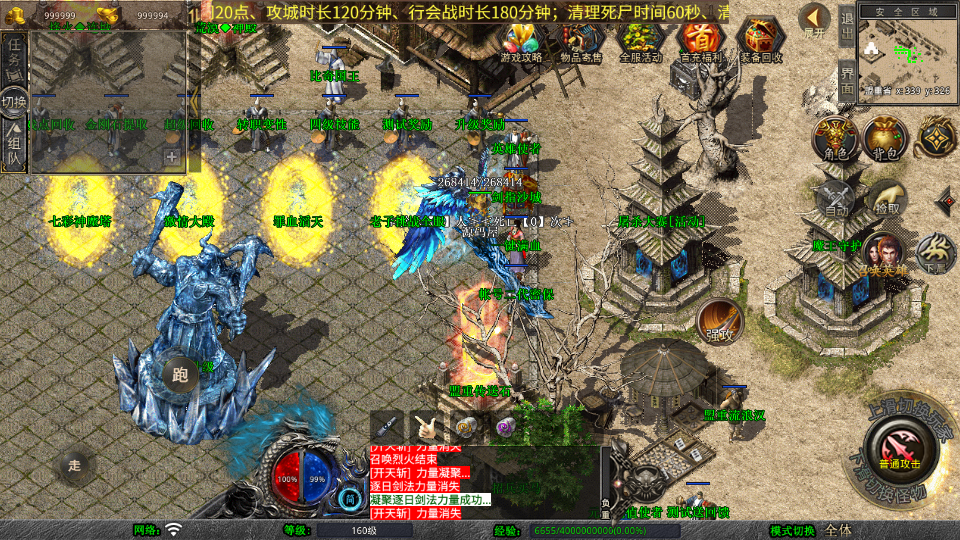
Task: Tap the 拾取 pickup hand button
Action: coord(885,197)
